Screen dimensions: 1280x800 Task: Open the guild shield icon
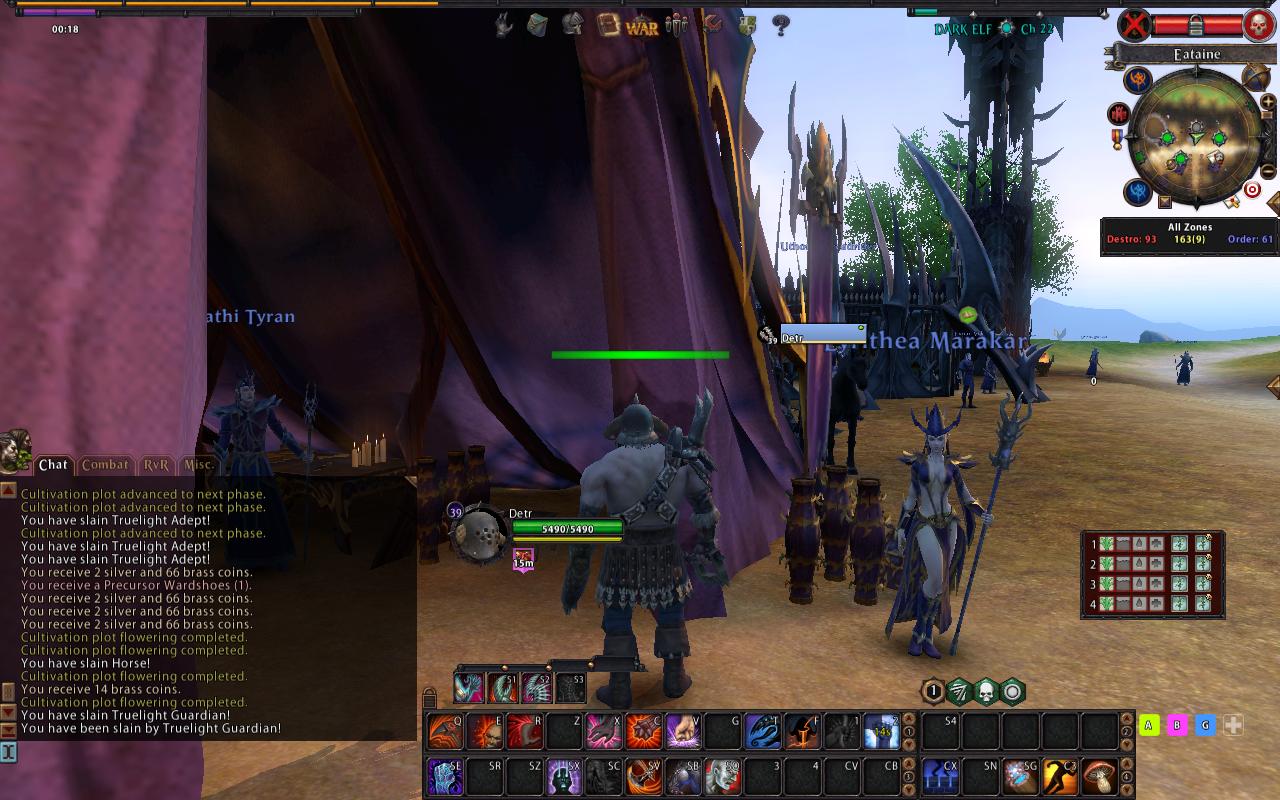click(747, 26)
